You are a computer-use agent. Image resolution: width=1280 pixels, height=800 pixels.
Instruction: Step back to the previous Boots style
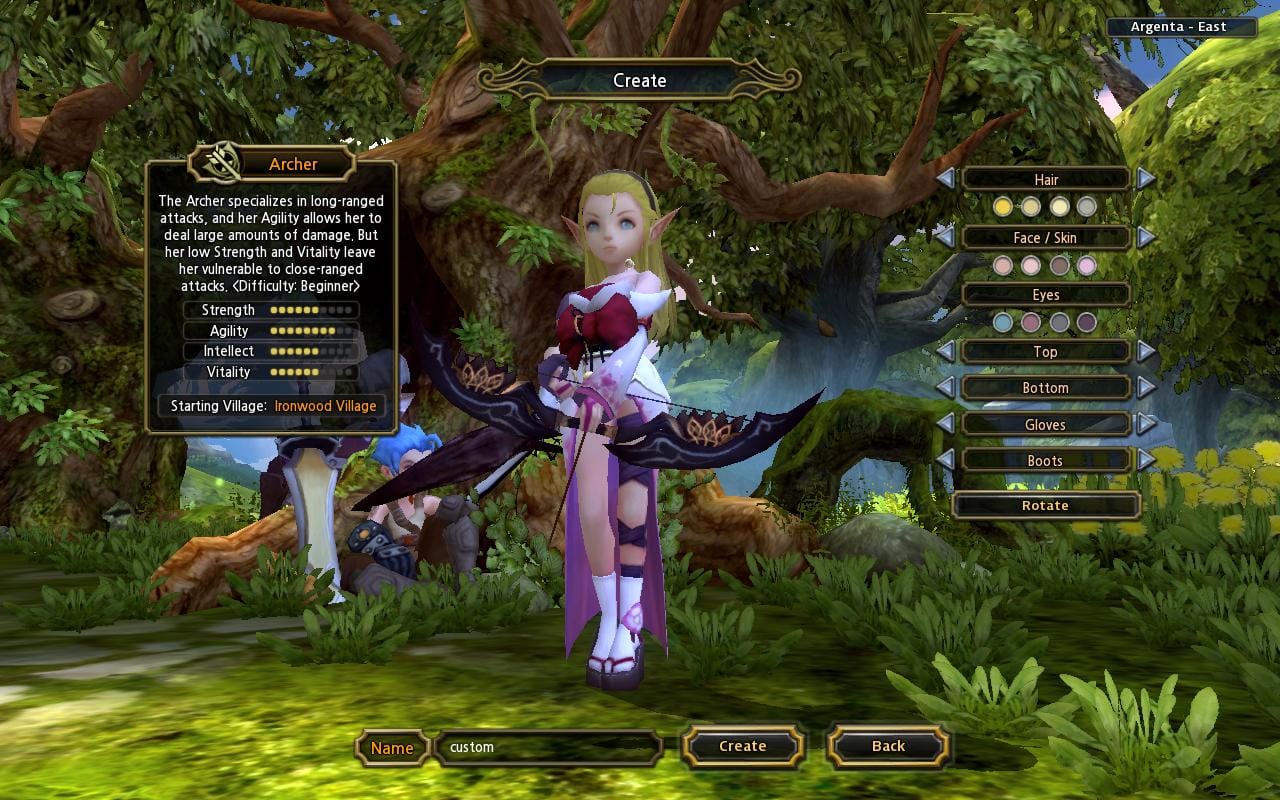point(944,460)
